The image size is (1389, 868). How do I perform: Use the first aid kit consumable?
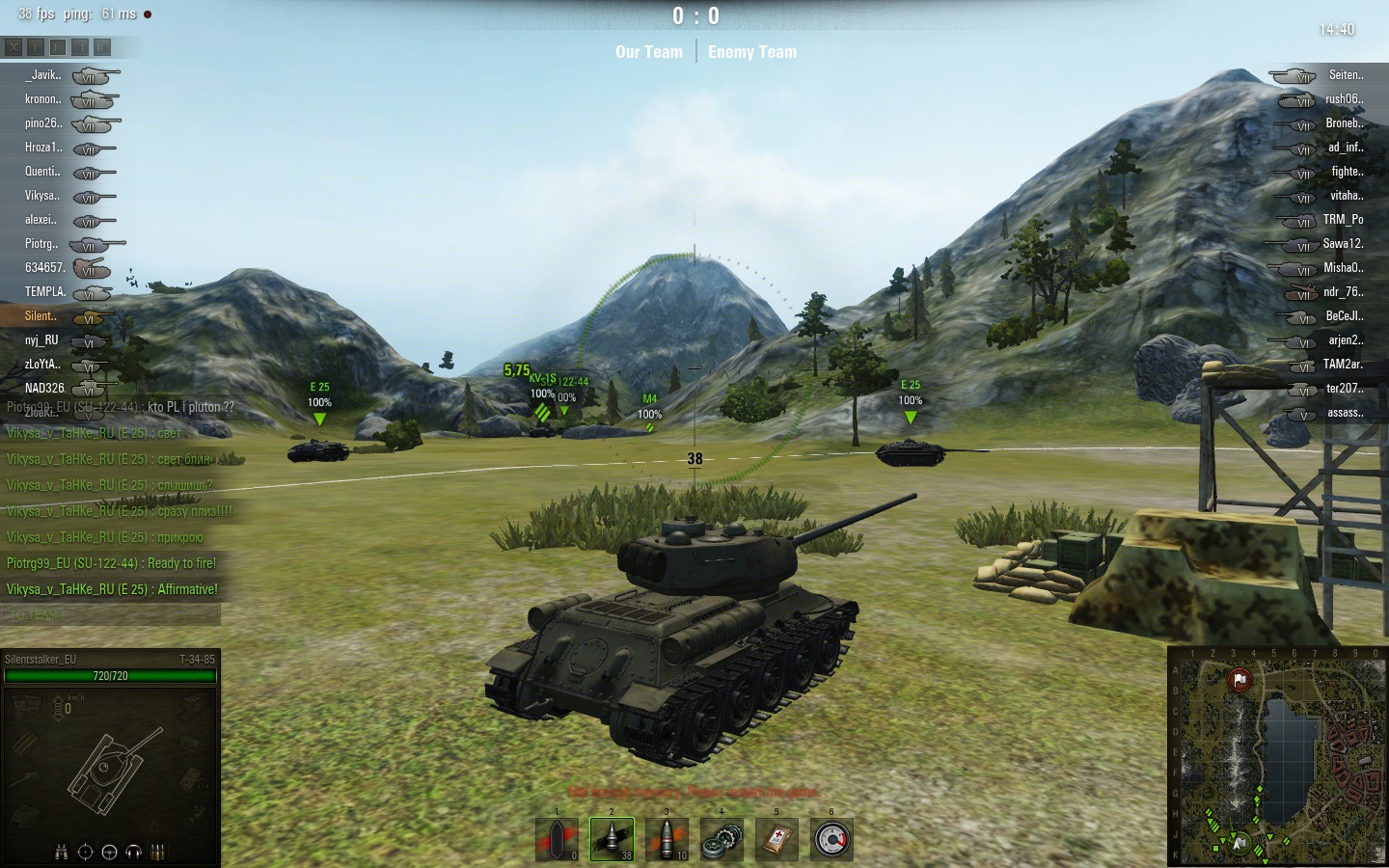coord(776,839)
